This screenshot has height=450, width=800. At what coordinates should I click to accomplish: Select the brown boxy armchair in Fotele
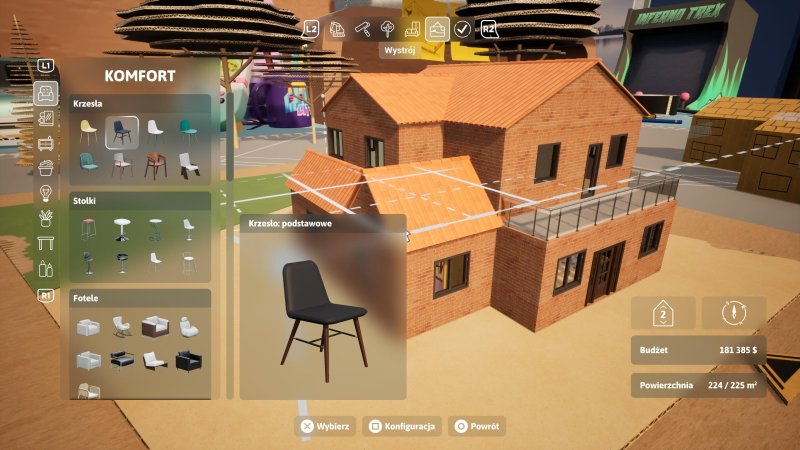tap(154, 327)
